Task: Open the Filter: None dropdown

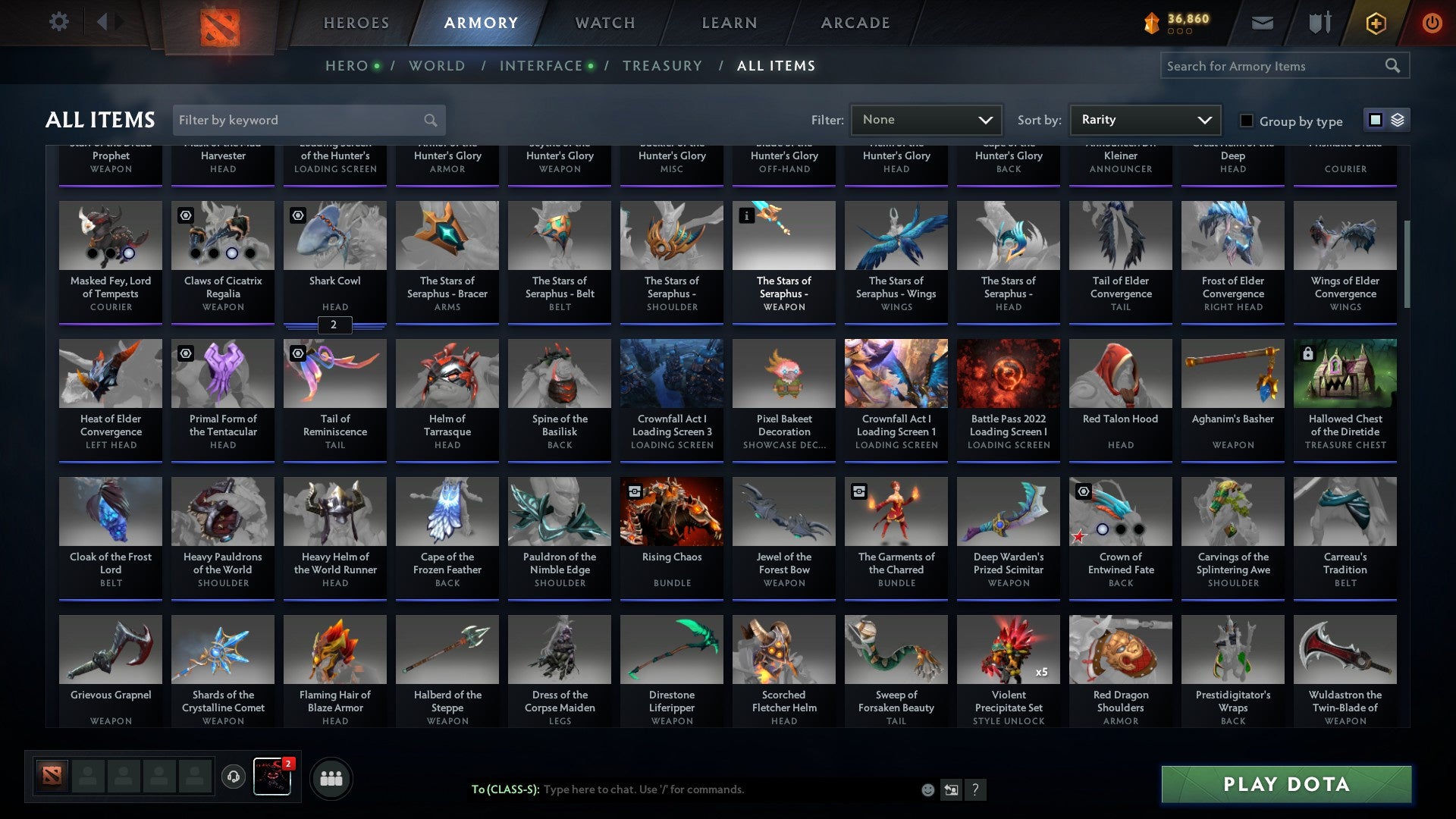Action: (927, 119)
